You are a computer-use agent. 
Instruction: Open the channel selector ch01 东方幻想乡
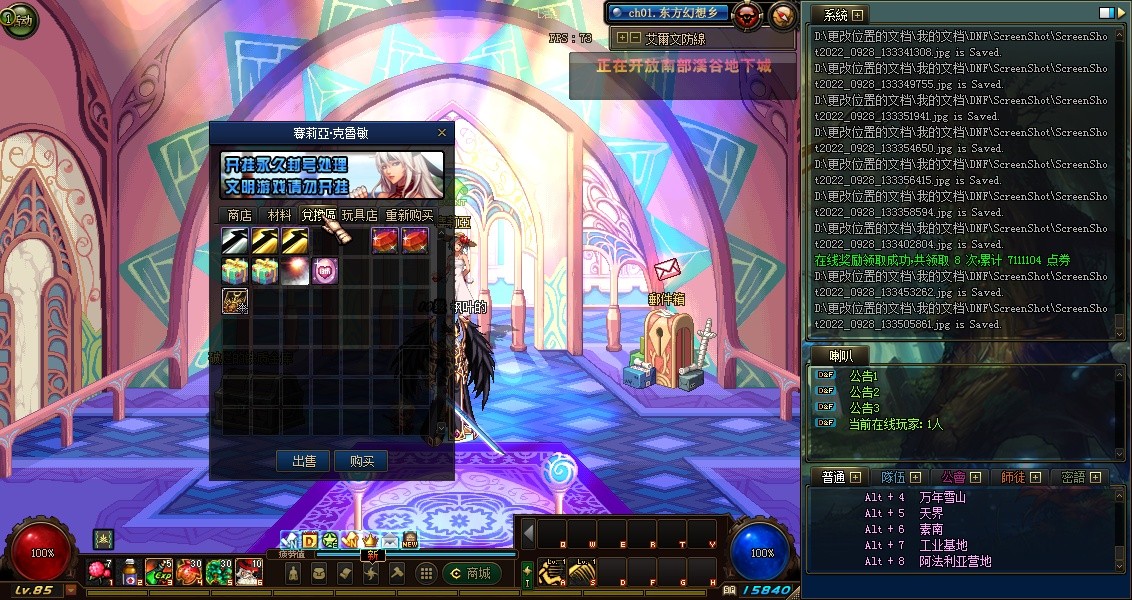click(668, 13)
